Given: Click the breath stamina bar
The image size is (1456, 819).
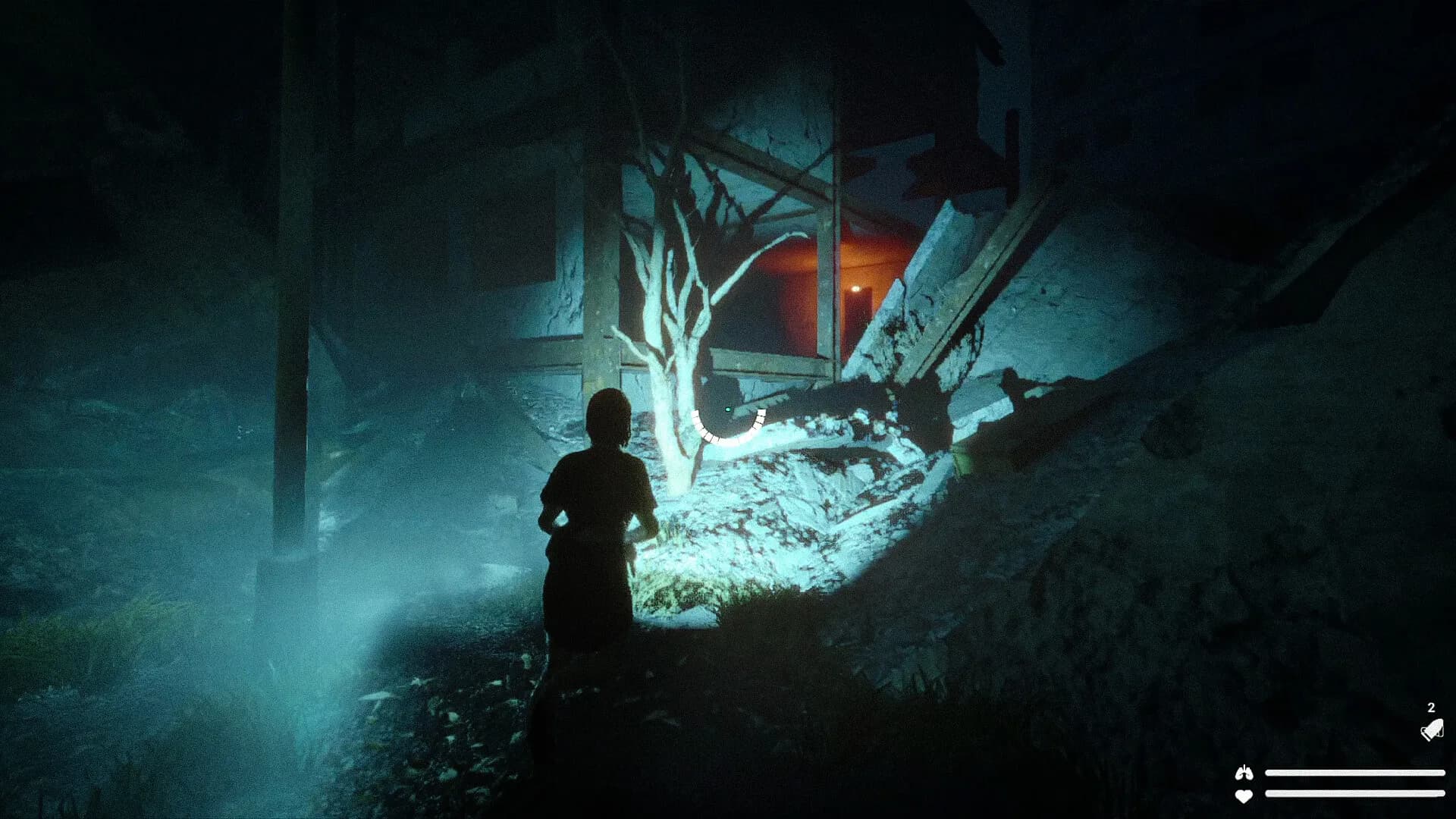Looking at the screenshot, I should point(1357,773).
